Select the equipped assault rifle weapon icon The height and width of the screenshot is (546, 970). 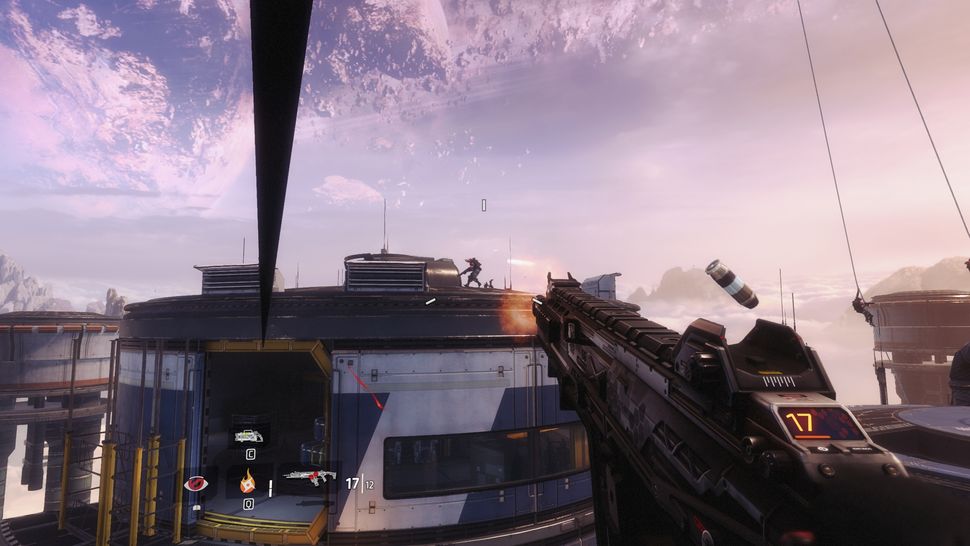coord(308,478)
